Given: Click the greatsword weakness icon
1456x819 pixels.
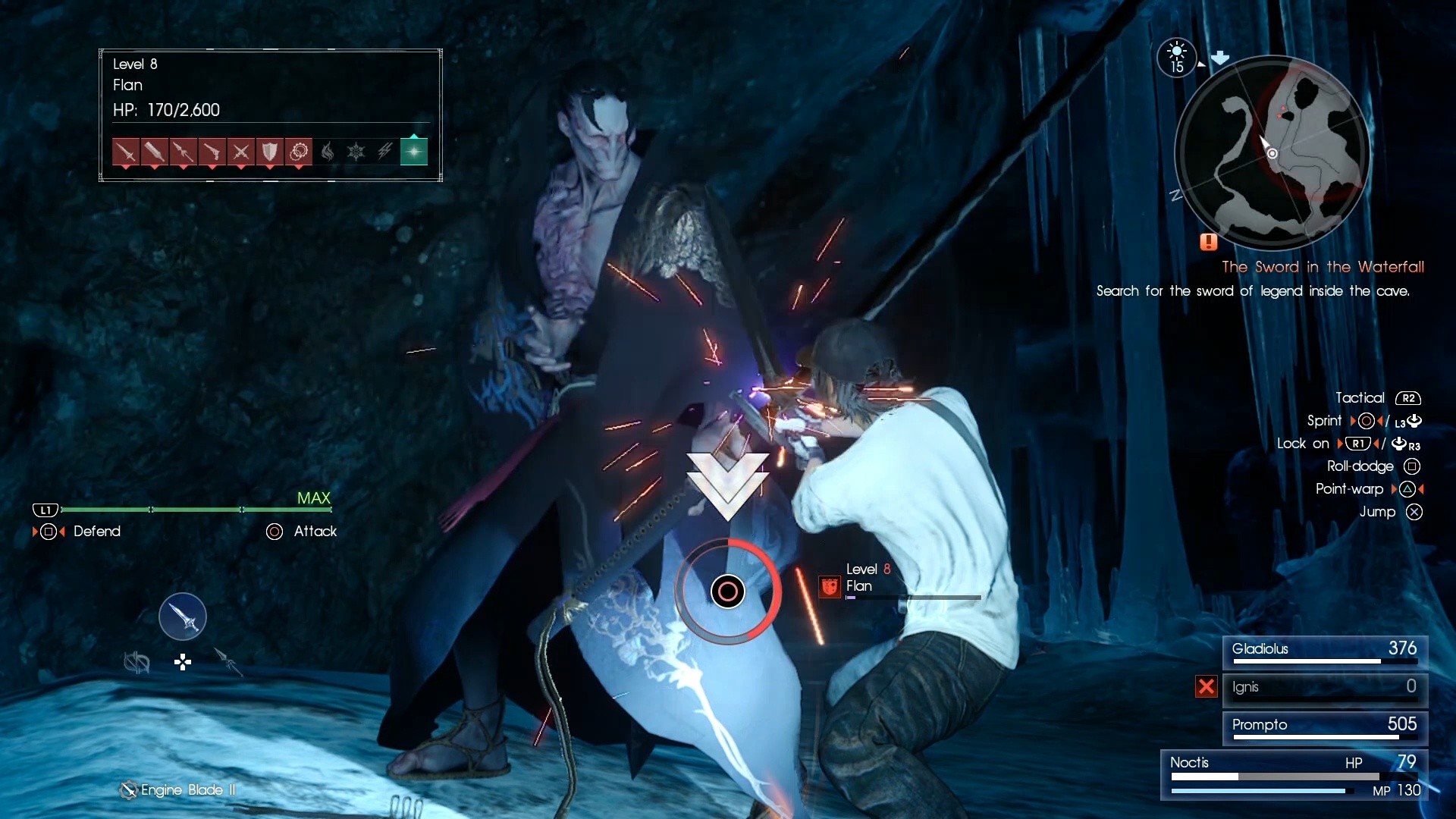Looking at the screenshot, I should (154, 152).
